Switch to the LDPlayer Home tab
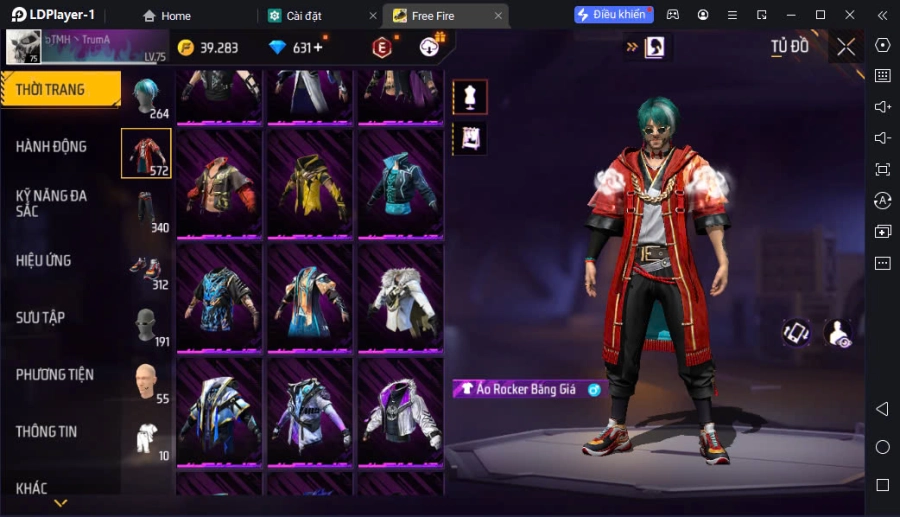Viewport: 900px width, 517px height. [167, 15]
